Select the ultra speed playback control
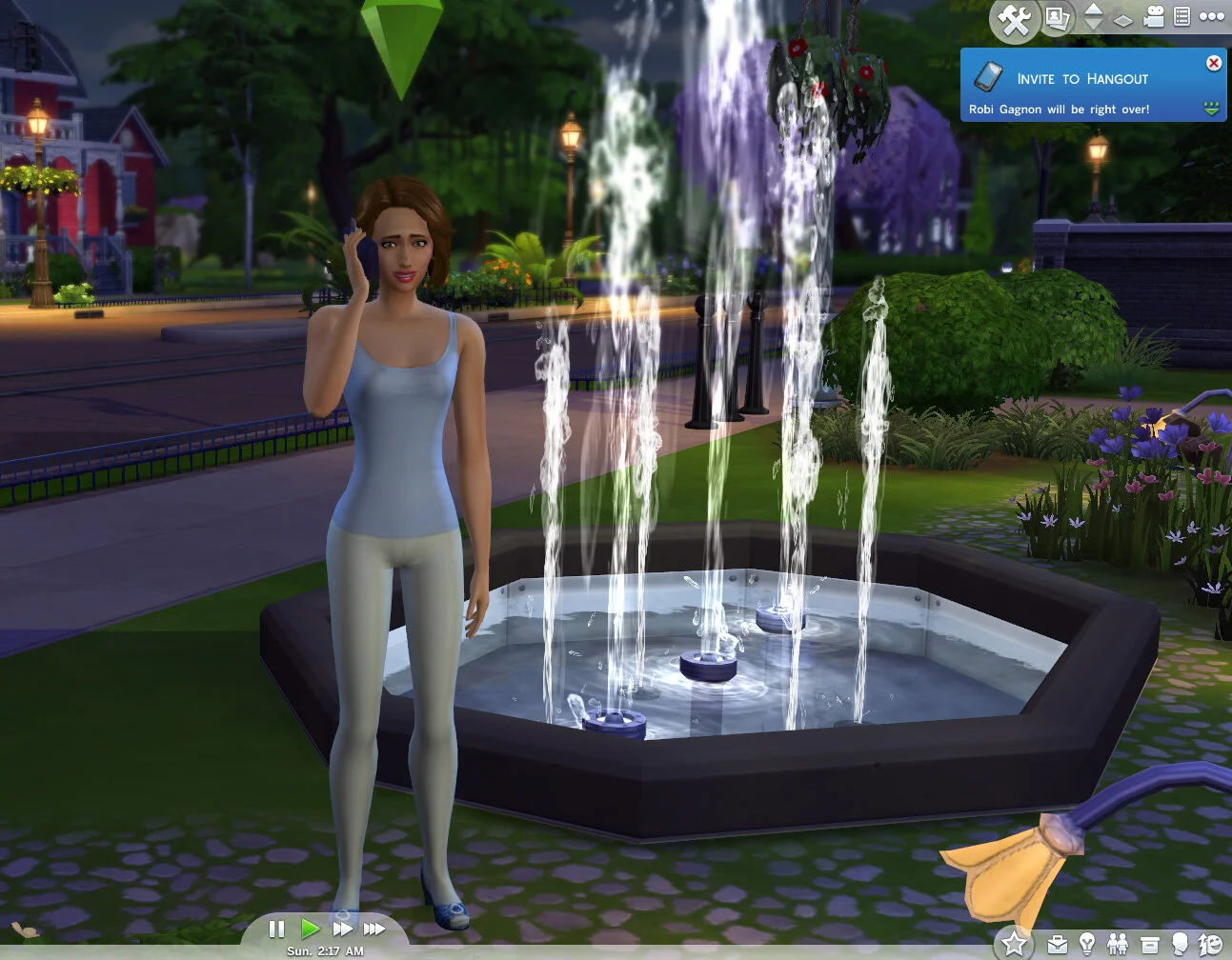 tap(374, 930)
